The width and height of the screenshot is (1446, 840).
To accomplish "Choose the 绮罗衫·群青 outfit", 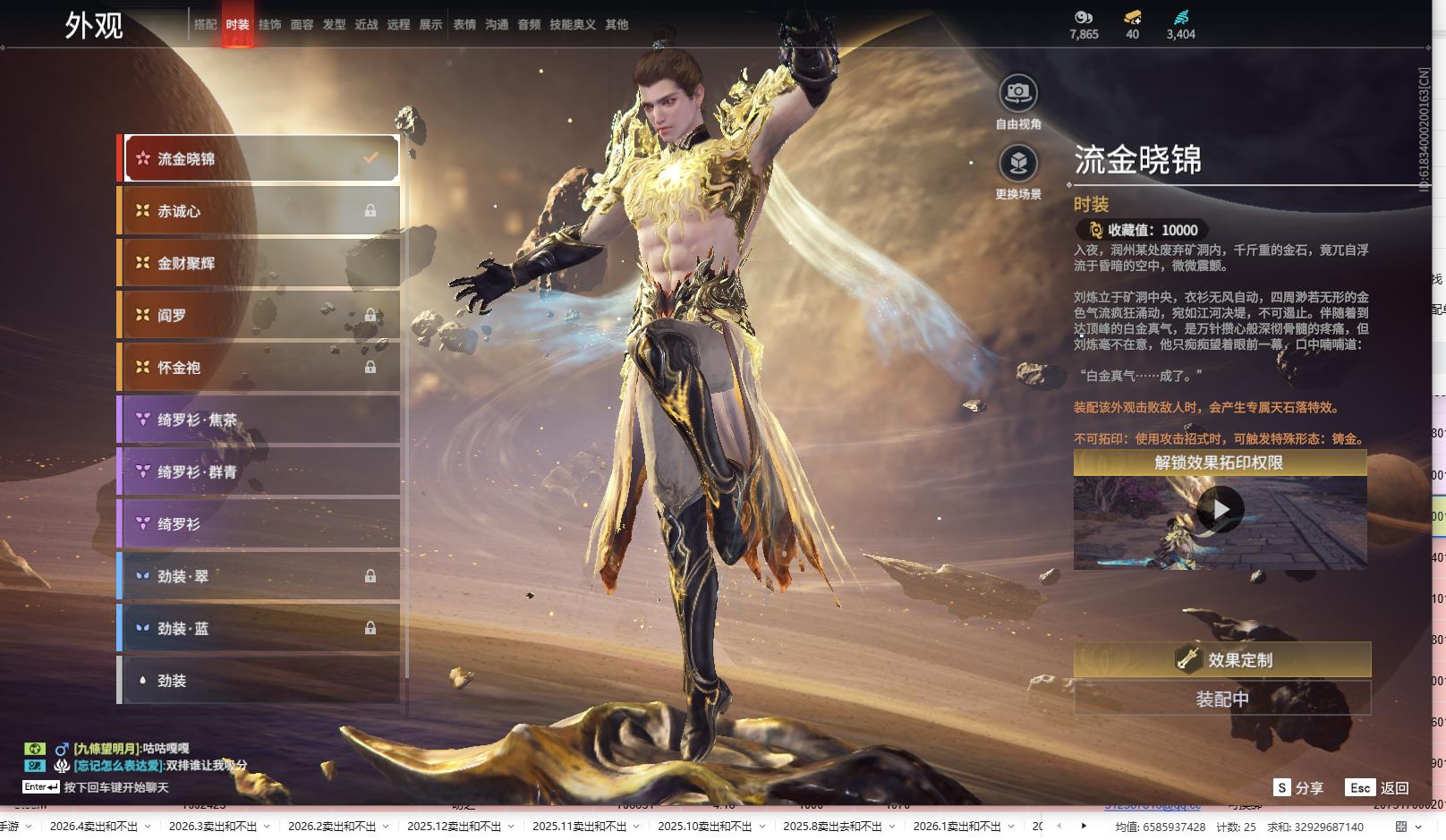I will tap(259, 471).
